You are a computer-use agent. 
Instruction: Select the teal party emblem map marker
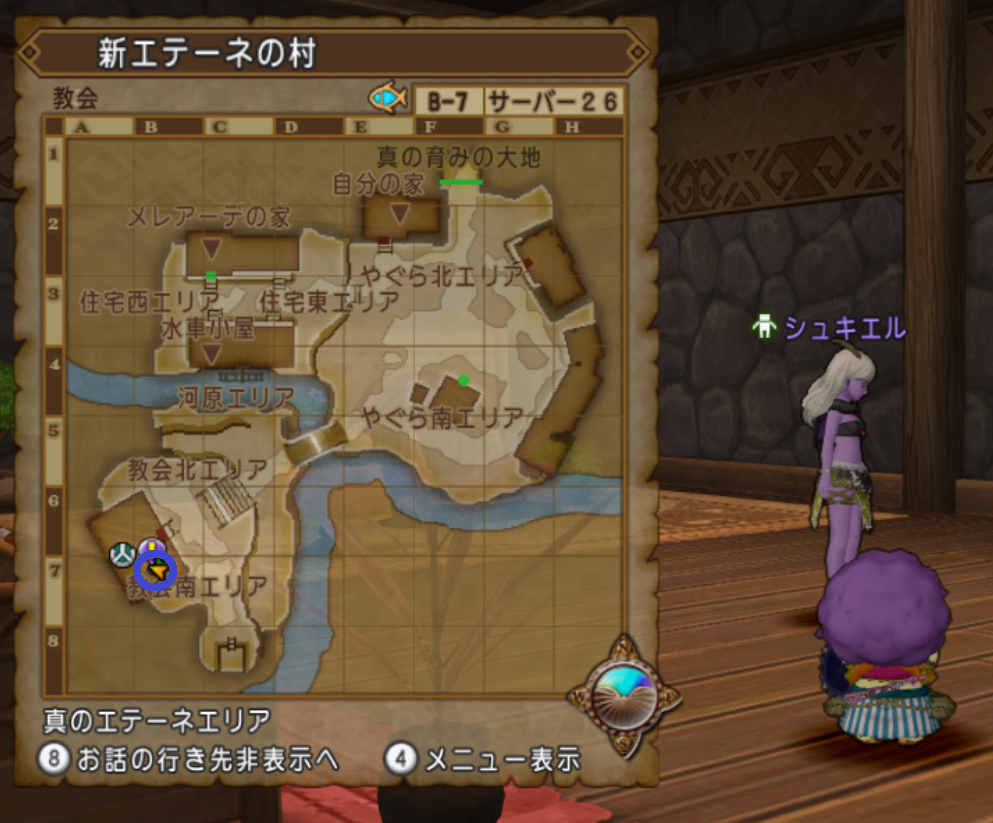click(122, 552)
